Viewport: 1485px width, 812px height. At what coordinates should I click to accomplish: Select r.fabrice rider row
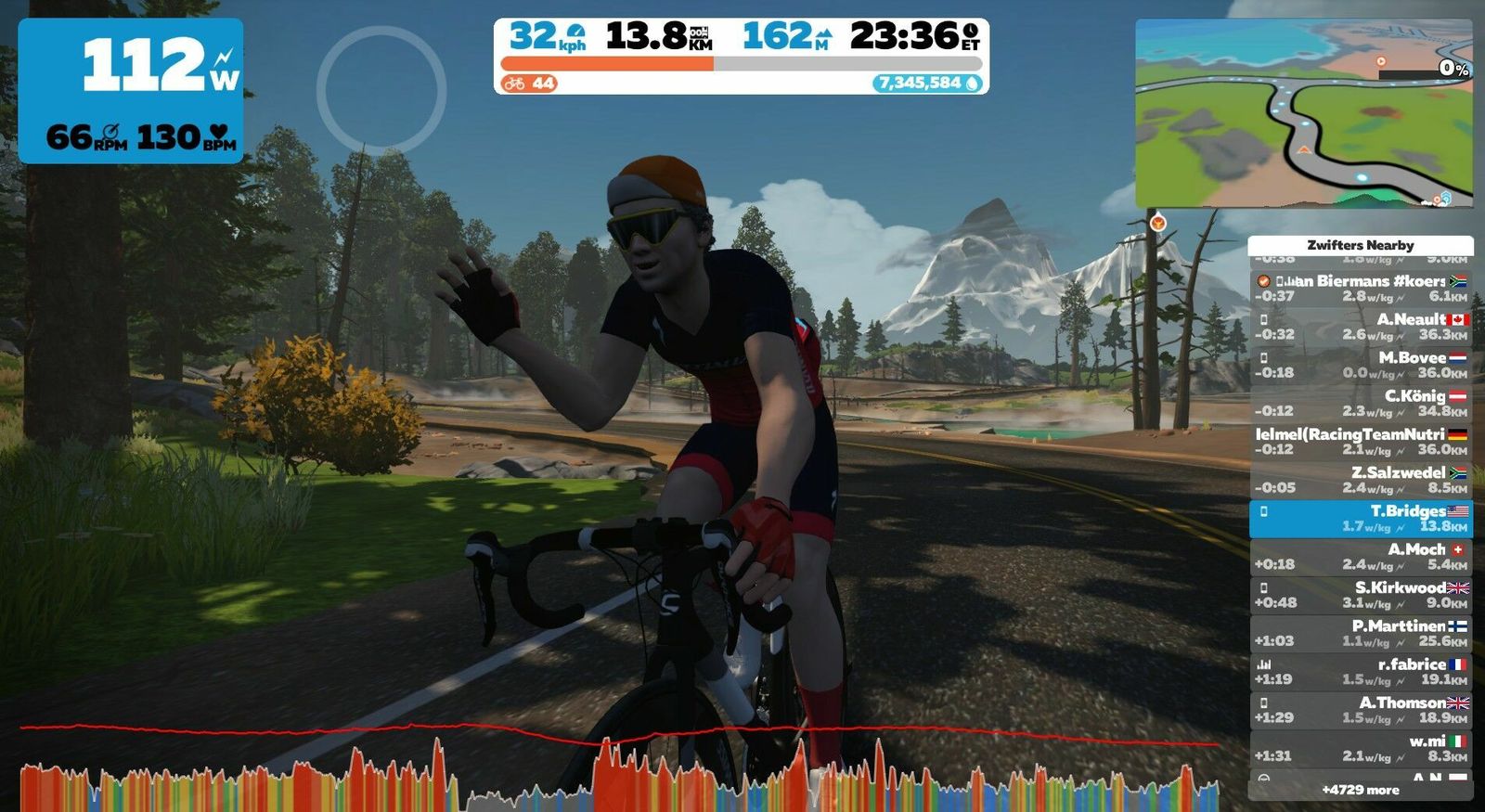[x=1361, y=672]
